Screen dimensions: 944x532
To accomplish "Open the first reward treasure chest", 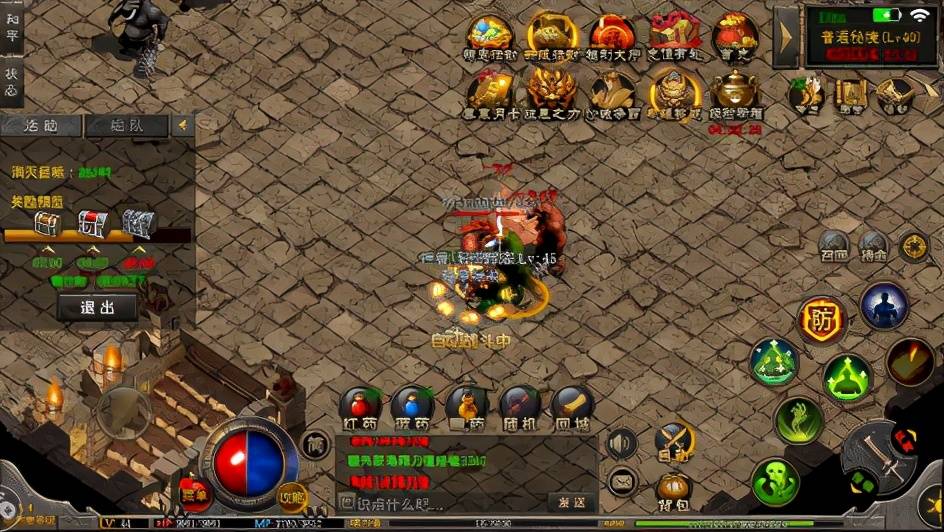I will click(x=48, y=224).
